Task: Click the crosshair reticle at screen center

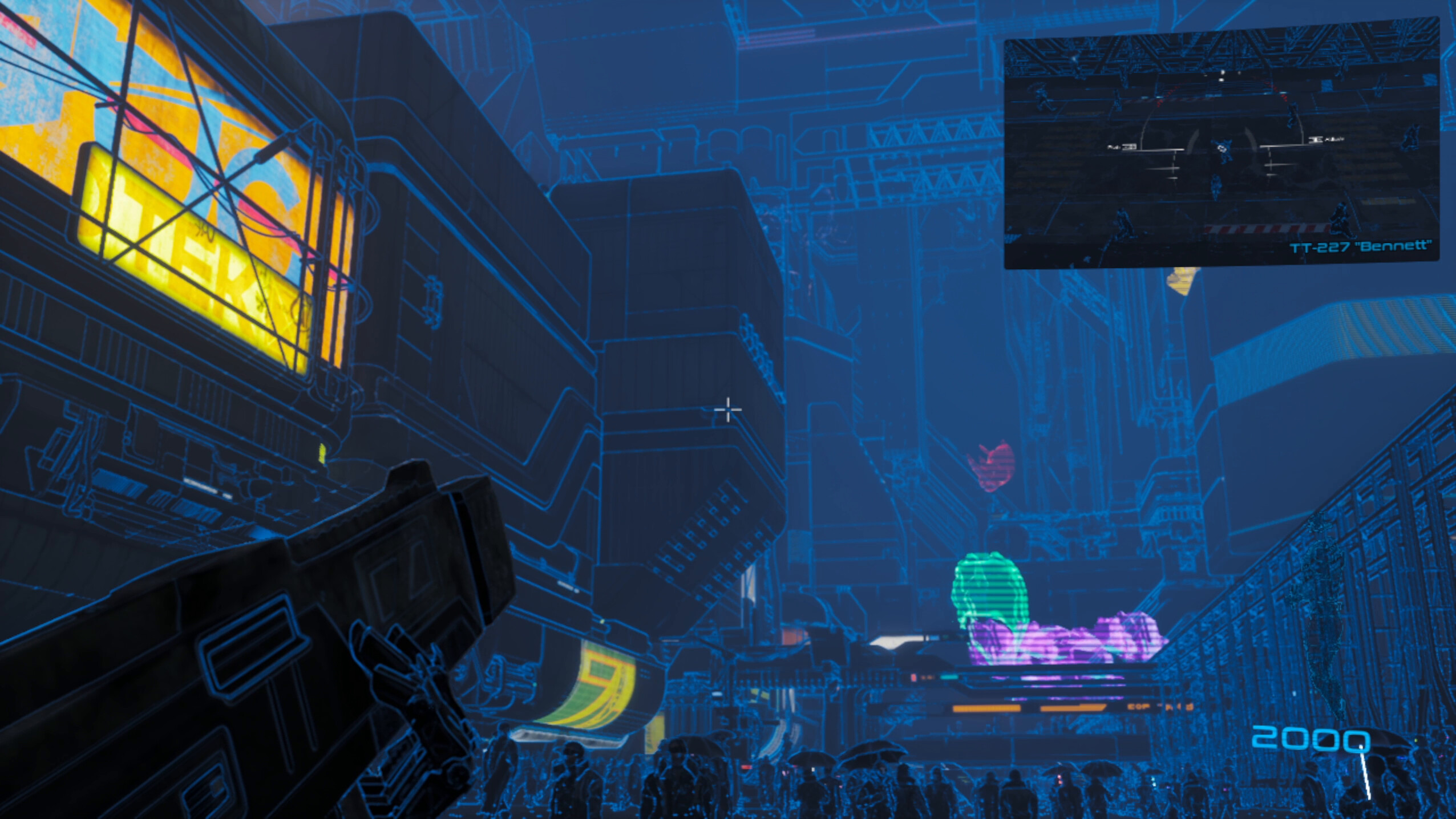Action: (729, 409)
